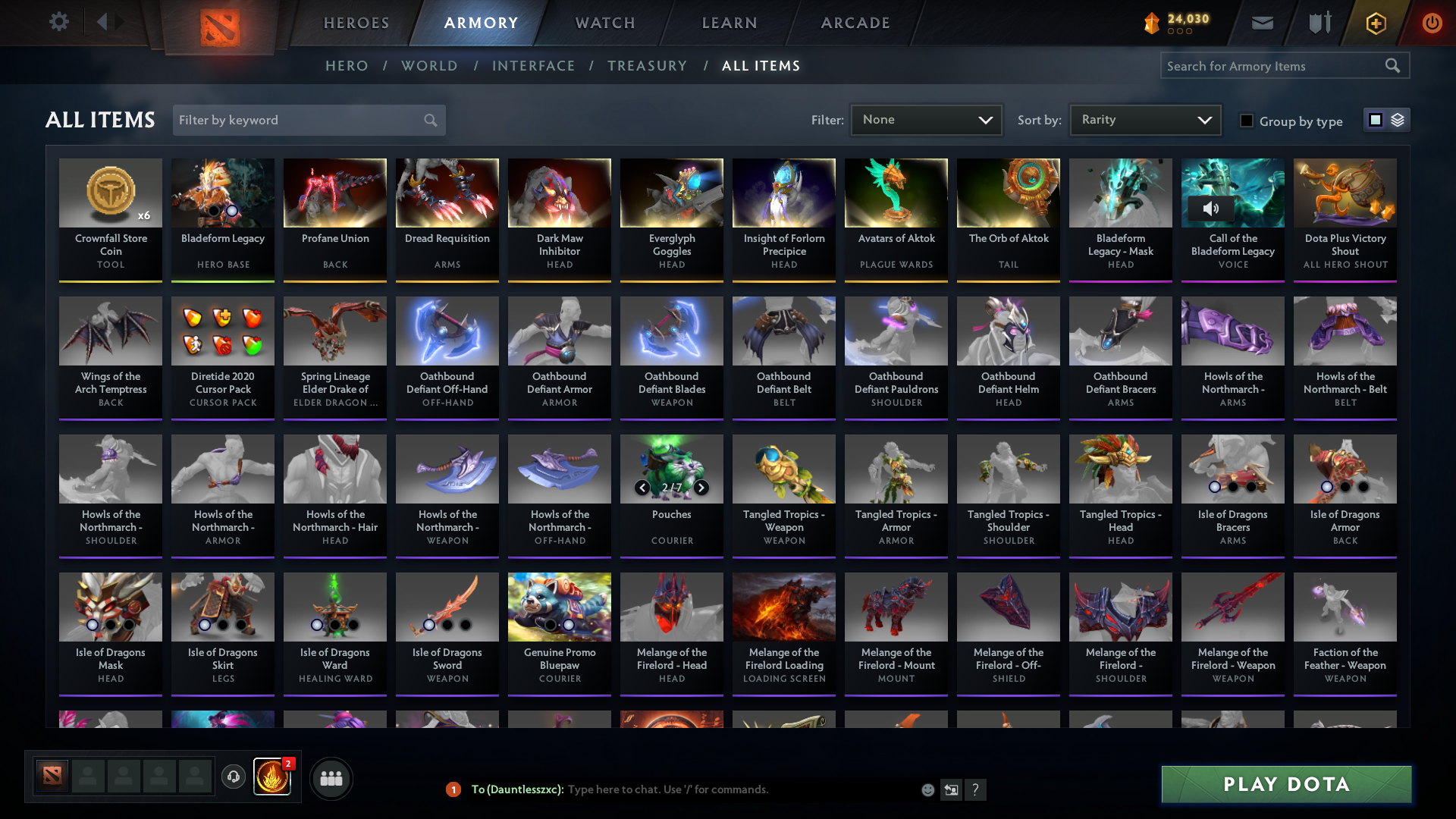Select the Crownfall Store Coin thumbnail

110,193
